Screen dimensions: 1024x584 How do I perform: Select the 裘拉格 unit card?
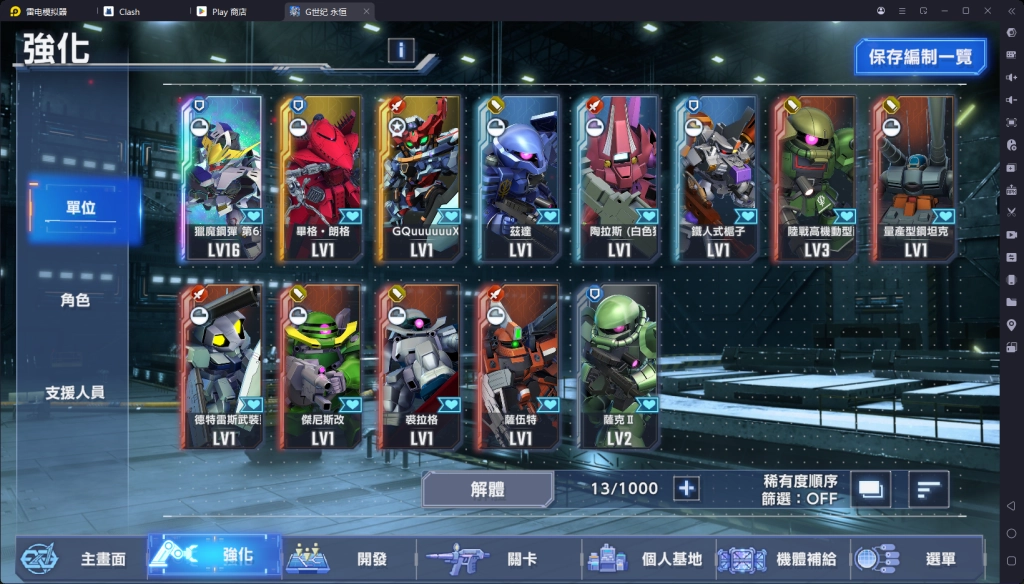tap(421, 366)
